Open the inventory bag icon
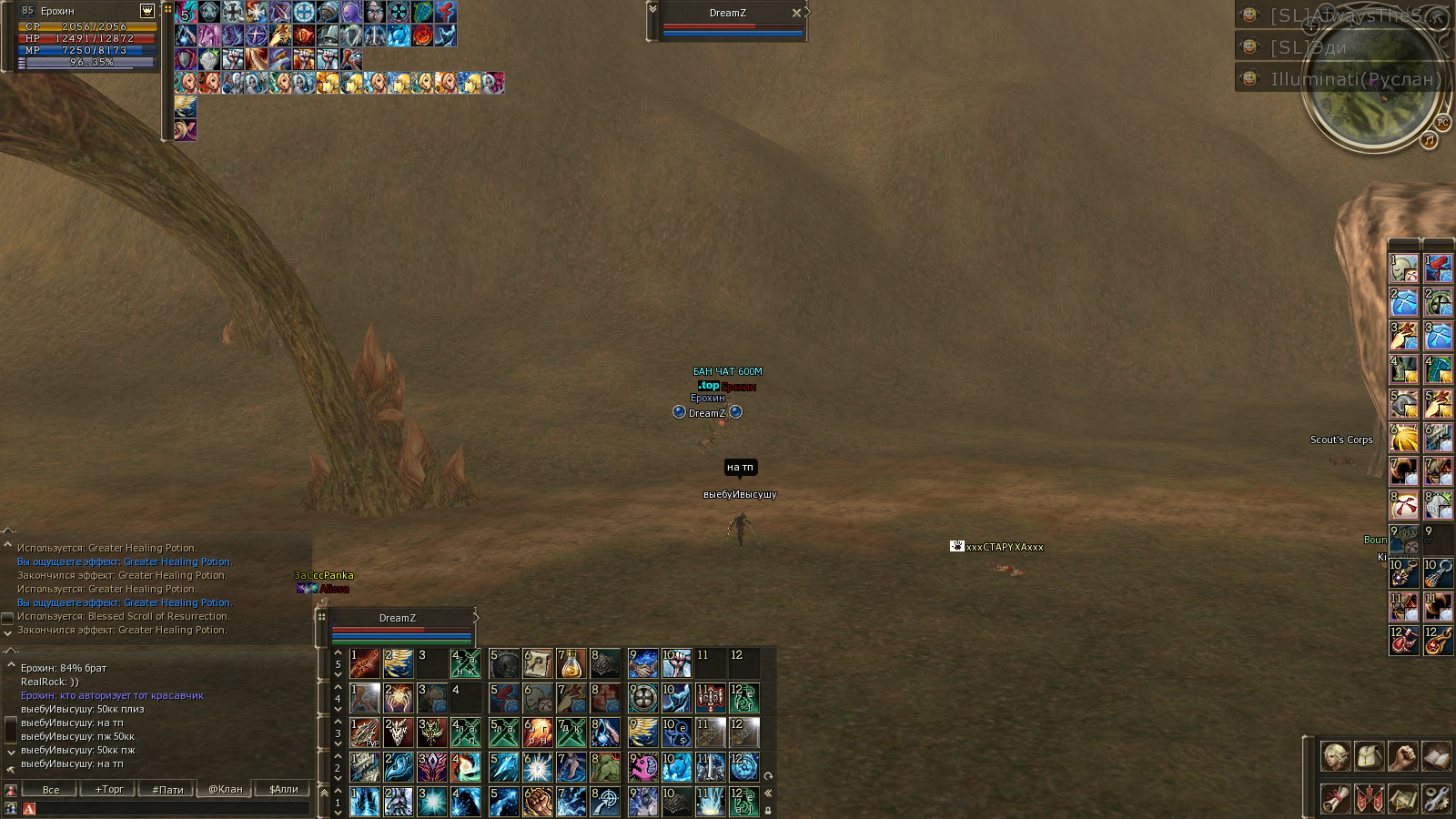 click(x=1369, y=756)
